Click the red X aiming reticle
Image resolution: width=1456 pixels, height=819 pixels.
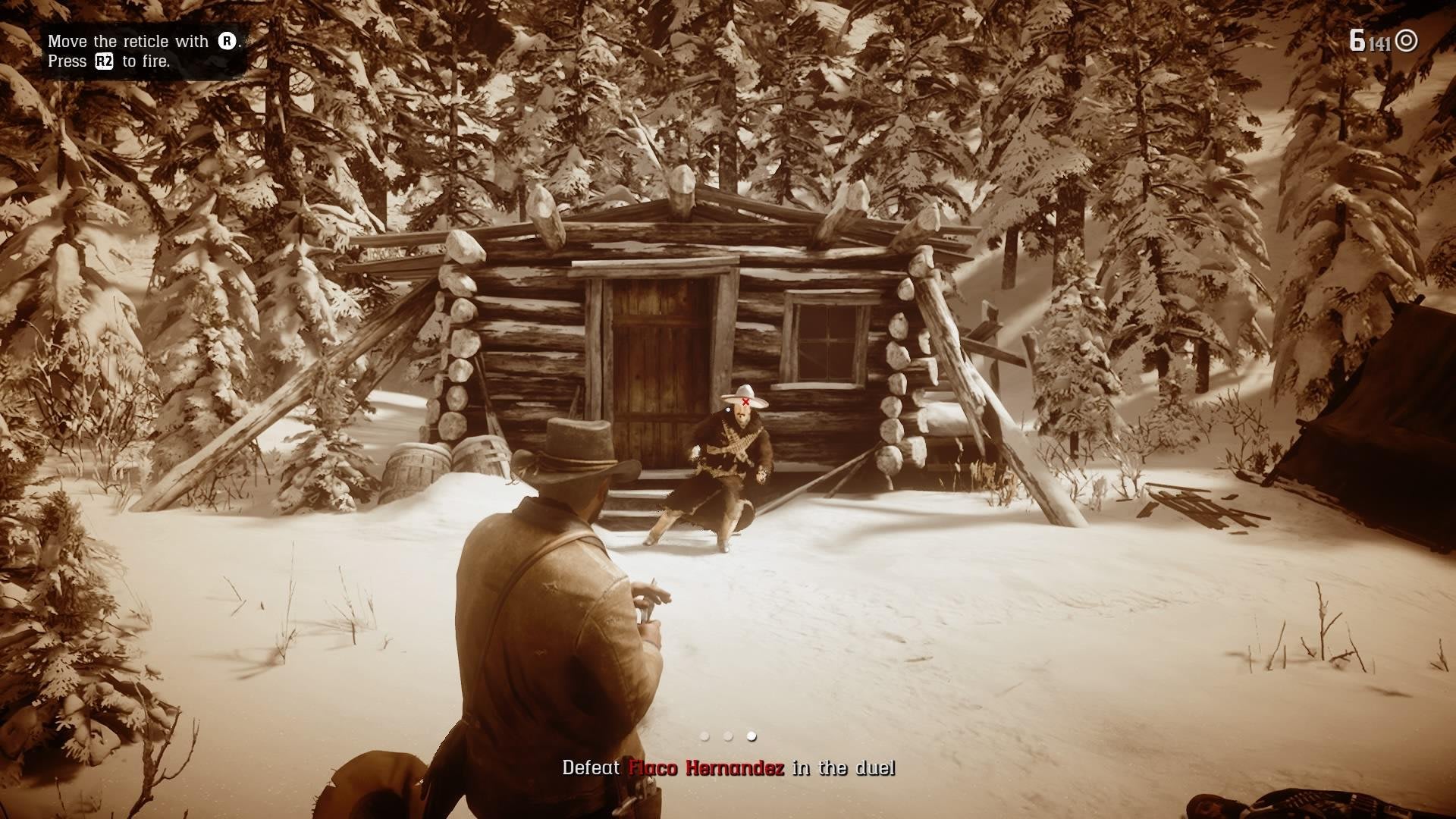point(747,400)
